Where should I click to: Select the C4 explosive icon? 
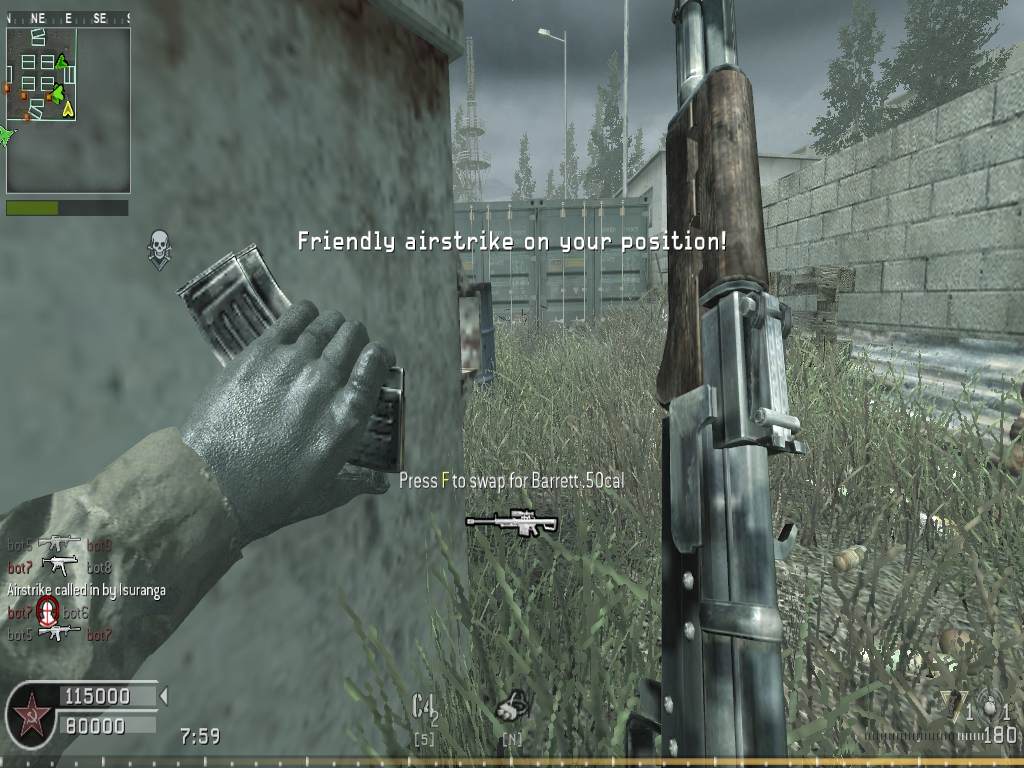click(425, 708)
